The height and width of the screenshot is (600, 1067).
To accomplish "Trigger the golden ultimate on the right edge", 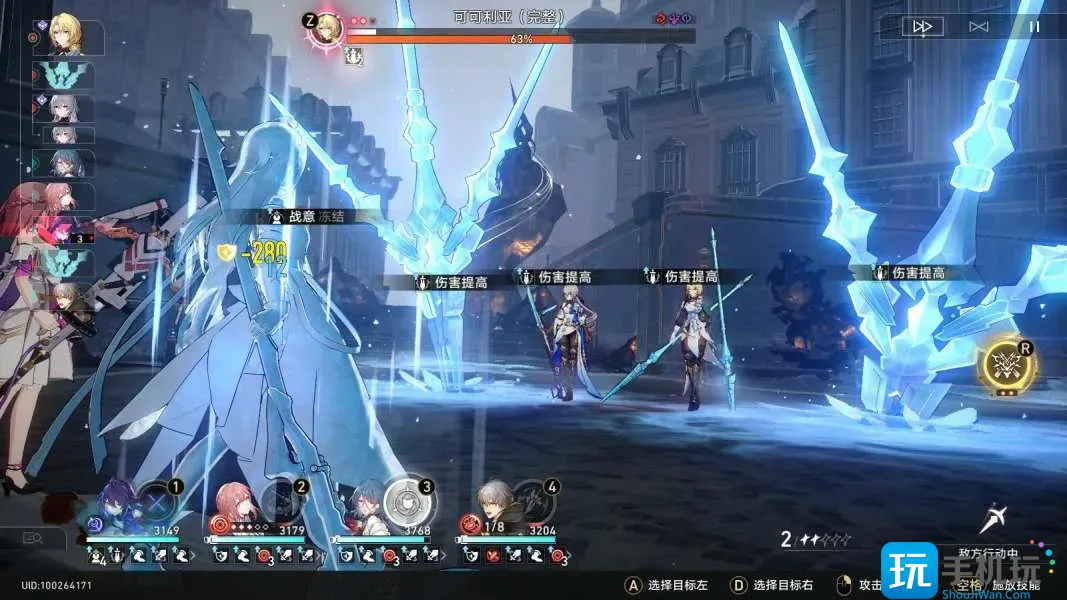I will [x=1007, y=366].
